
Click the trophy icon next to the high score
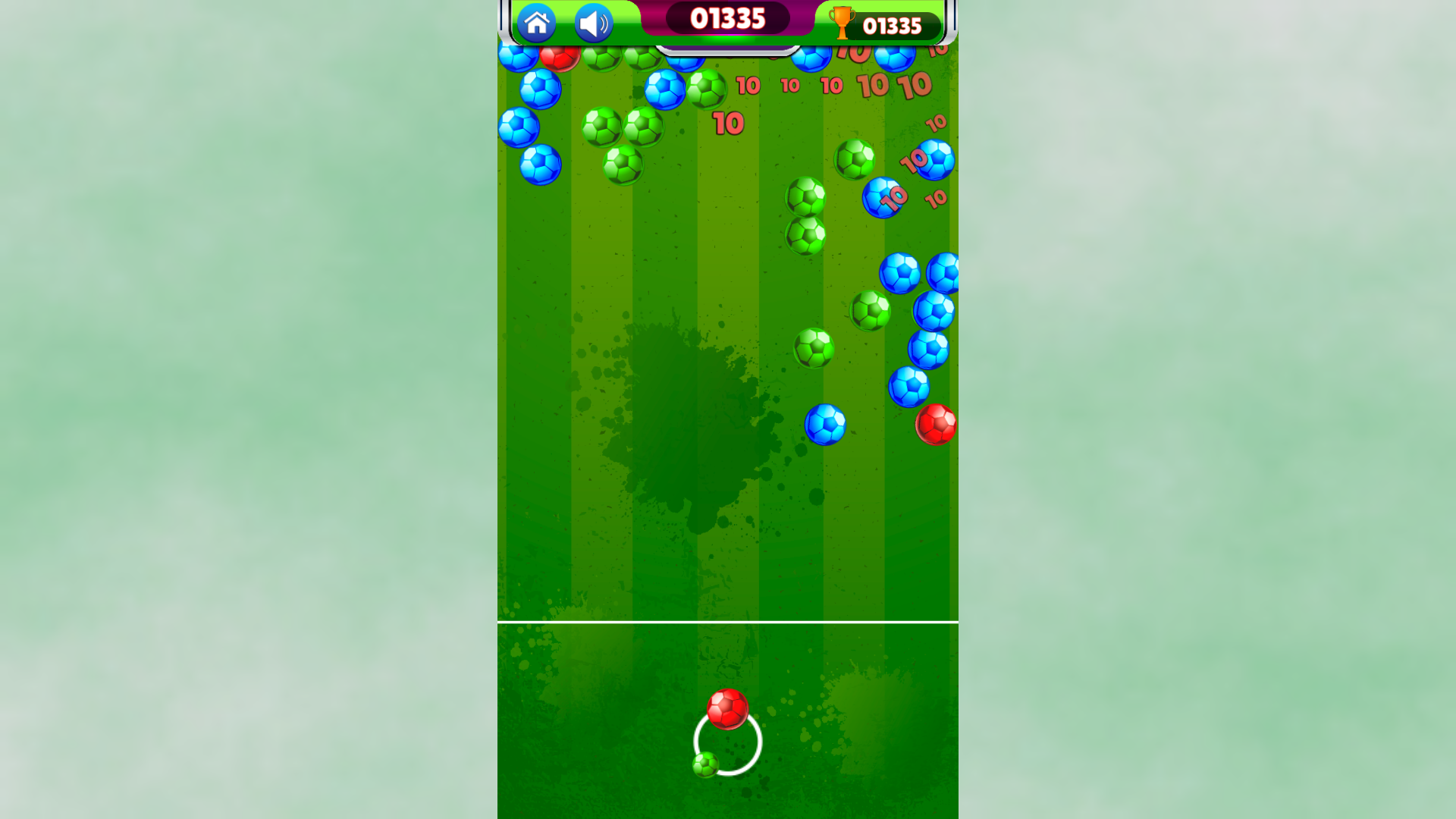click(844, 24)
